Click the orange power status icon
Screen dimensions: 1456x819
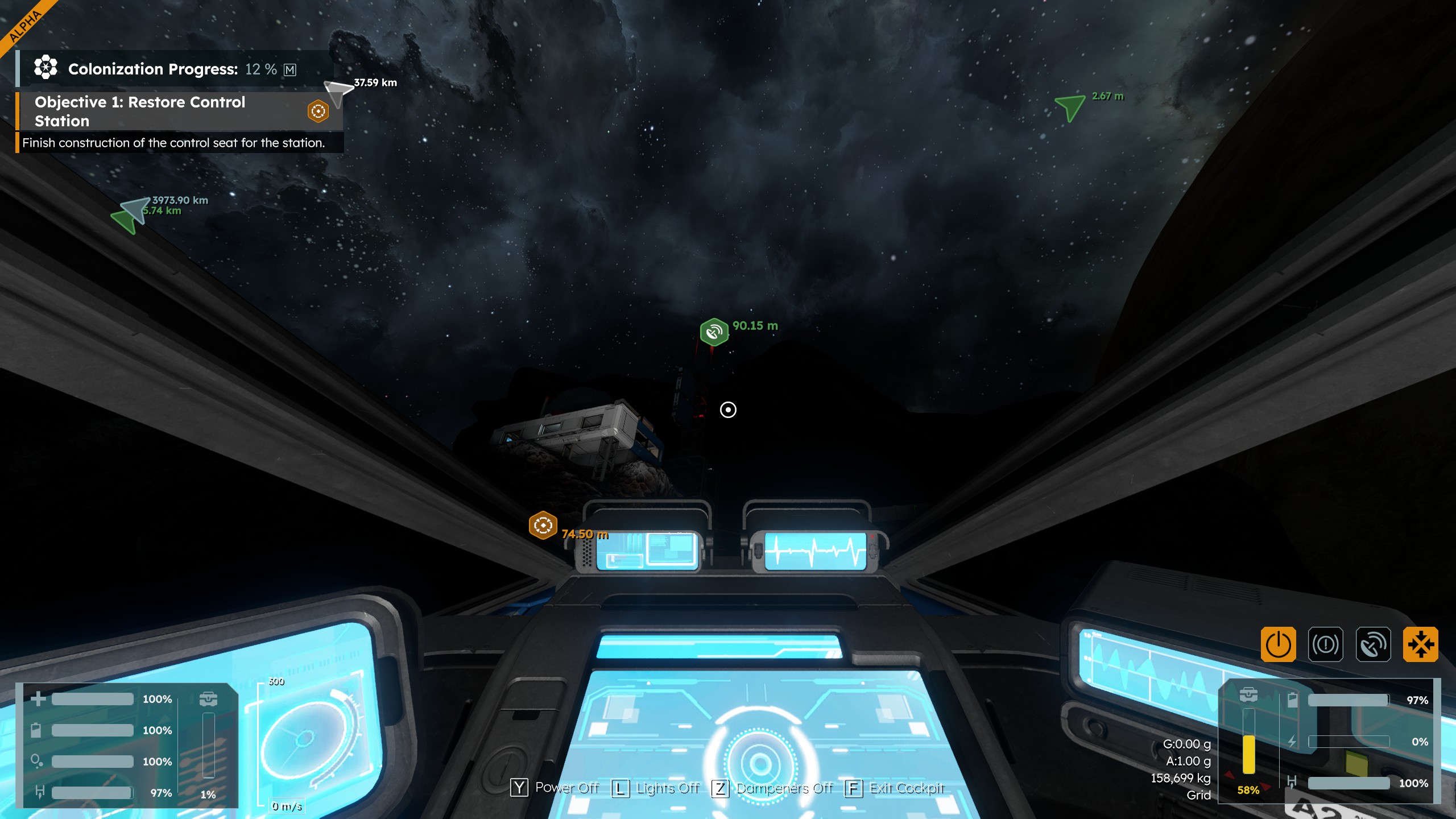click(x=1278, y=644)
